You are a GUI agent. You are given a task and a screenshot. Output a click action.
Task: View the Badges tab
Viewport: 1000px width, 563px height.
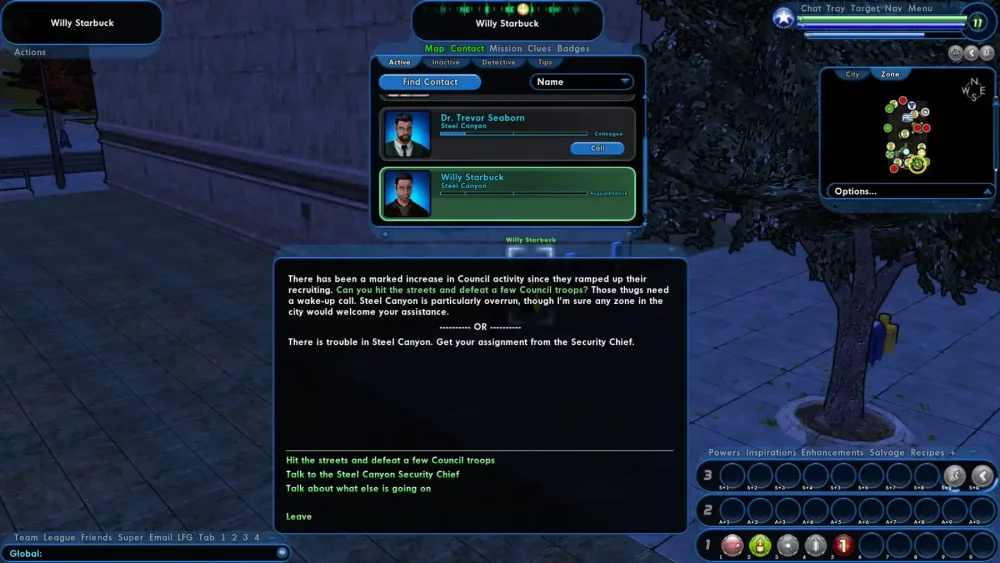[x=573, y=48]
